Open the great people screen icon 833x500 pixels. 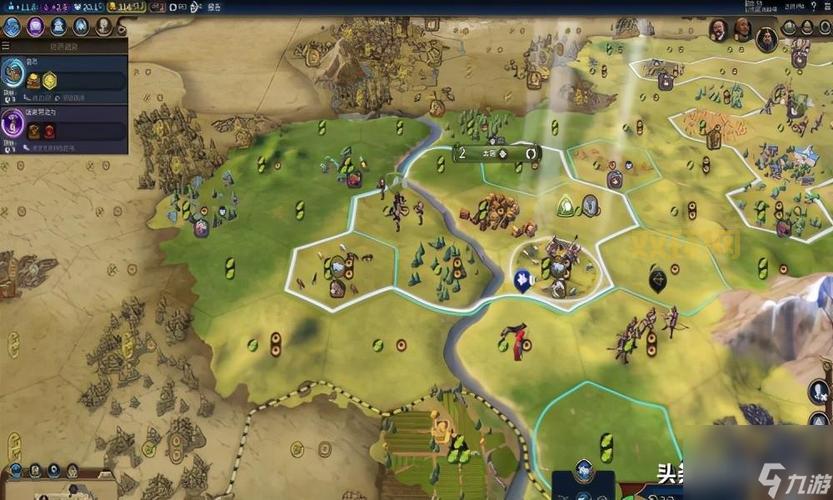tap(103, 27)
